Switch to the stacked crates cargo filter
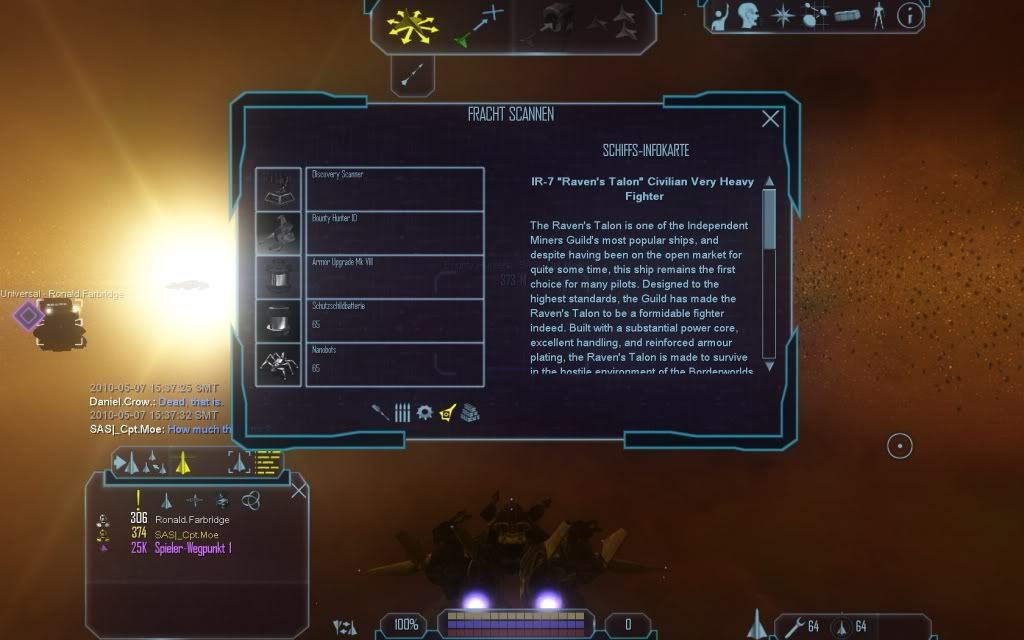 (x=470, y=412)
